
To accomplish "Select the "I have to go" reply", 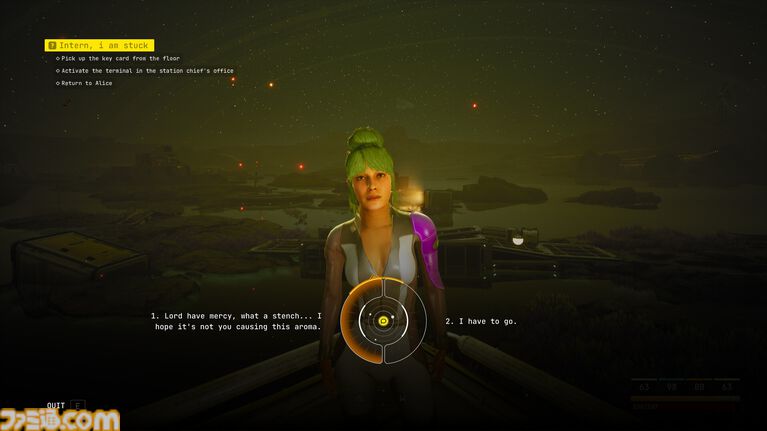I will [481, 321].
